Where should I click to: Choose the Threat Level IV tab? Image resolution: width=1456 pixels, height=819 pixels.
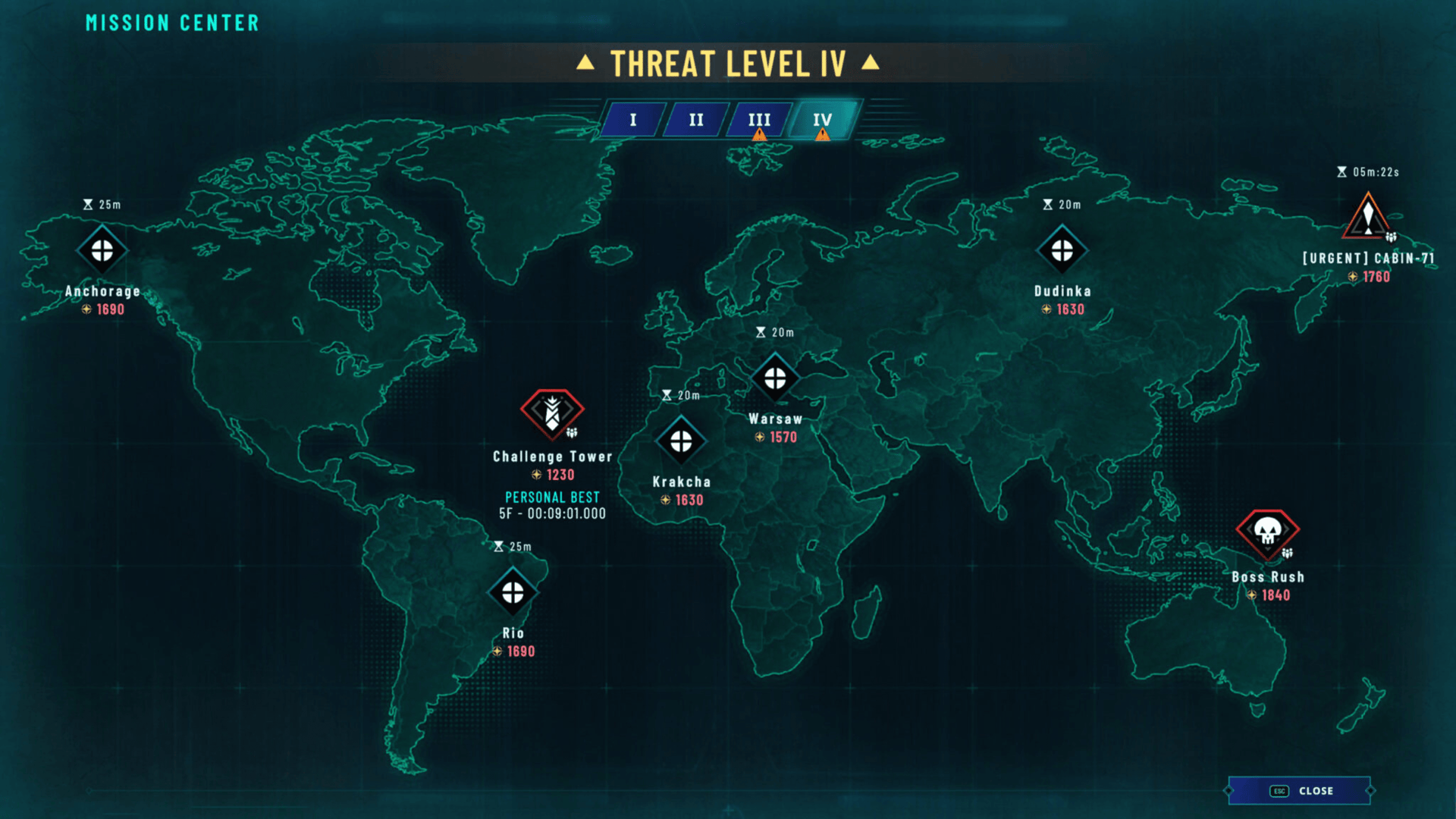[823, 120]
